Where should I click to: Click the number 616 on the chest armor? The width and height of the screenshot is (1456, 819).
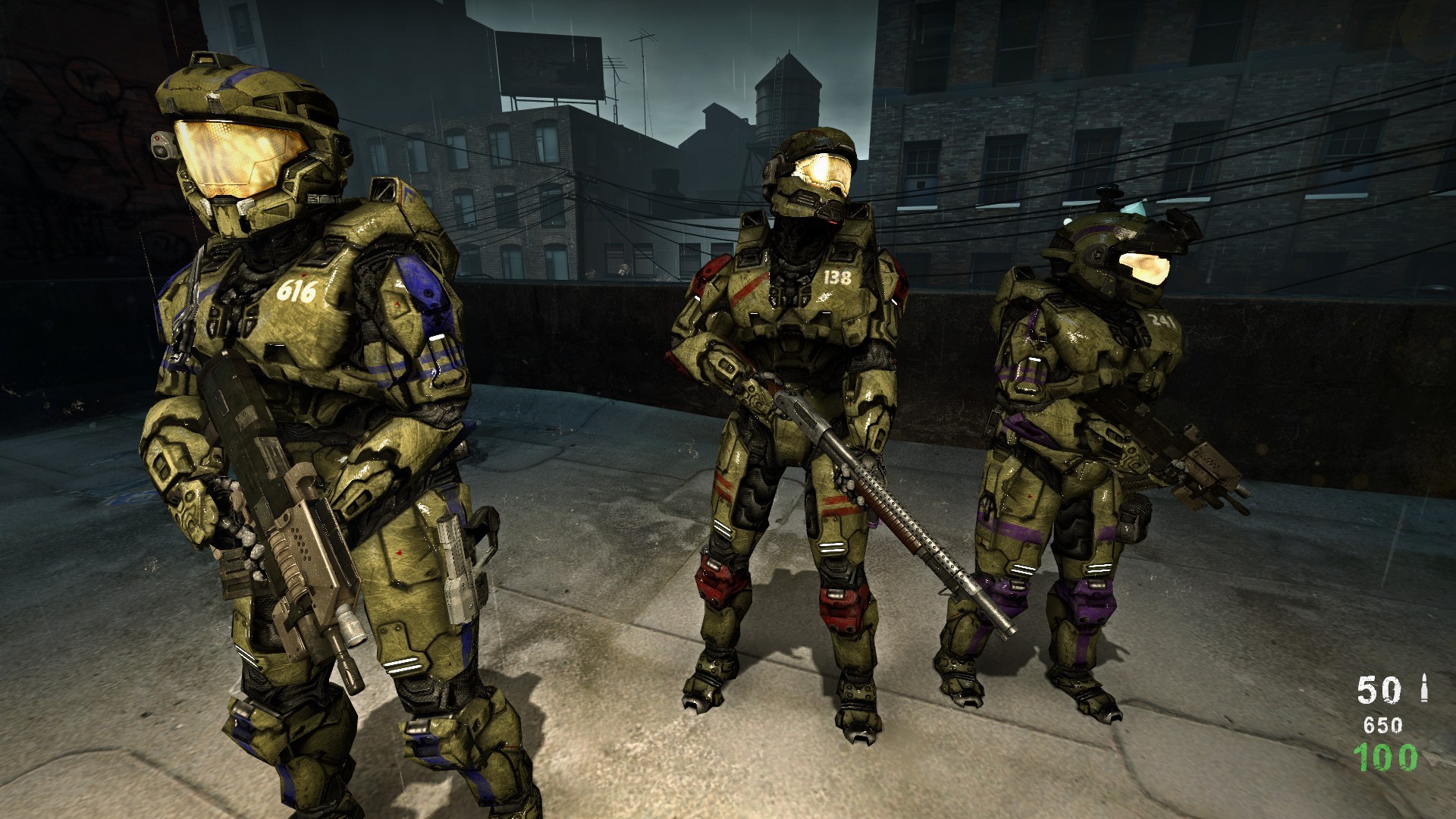297,290
